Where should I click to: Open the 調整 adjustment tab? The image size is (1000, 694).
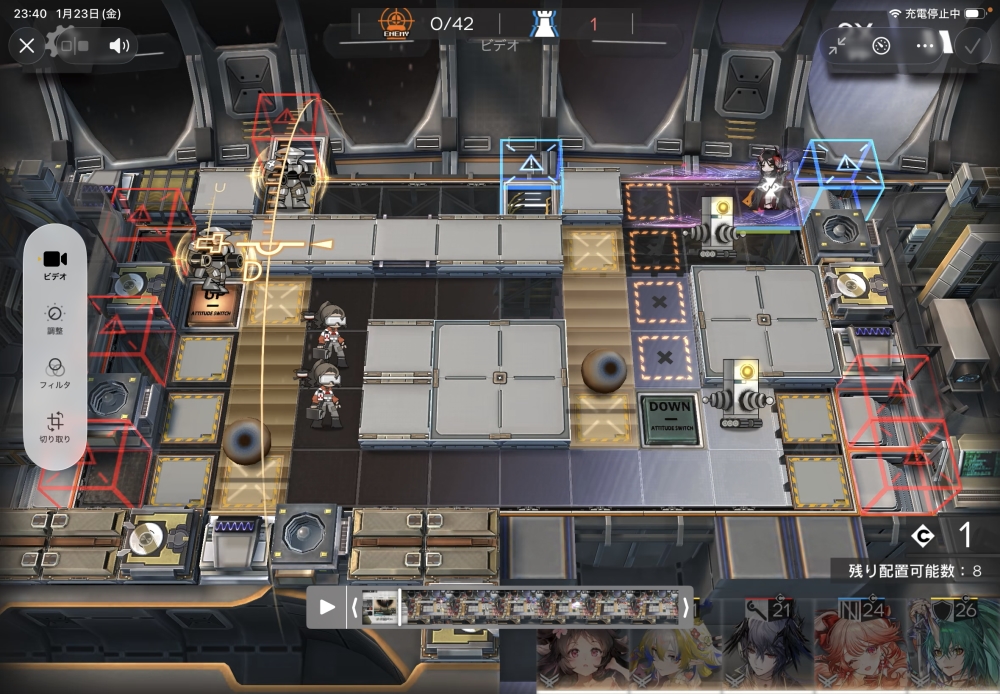(x=56, y=318)
